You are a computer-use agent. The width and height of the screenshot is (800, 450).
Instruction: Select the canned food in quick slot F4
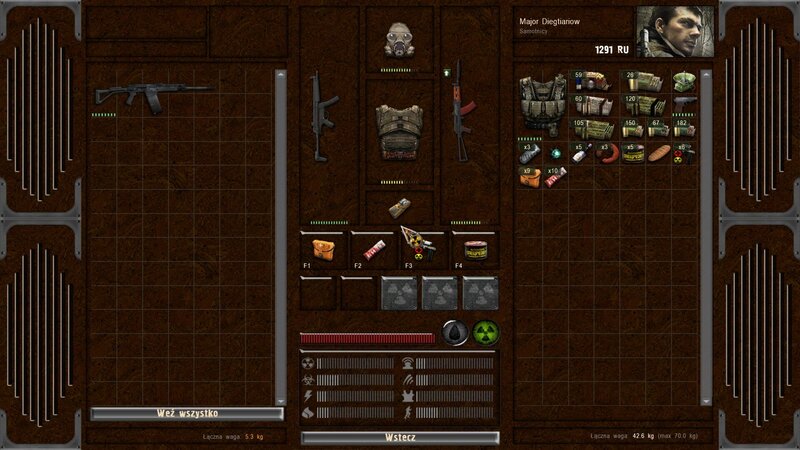click(x=470, y=247)
